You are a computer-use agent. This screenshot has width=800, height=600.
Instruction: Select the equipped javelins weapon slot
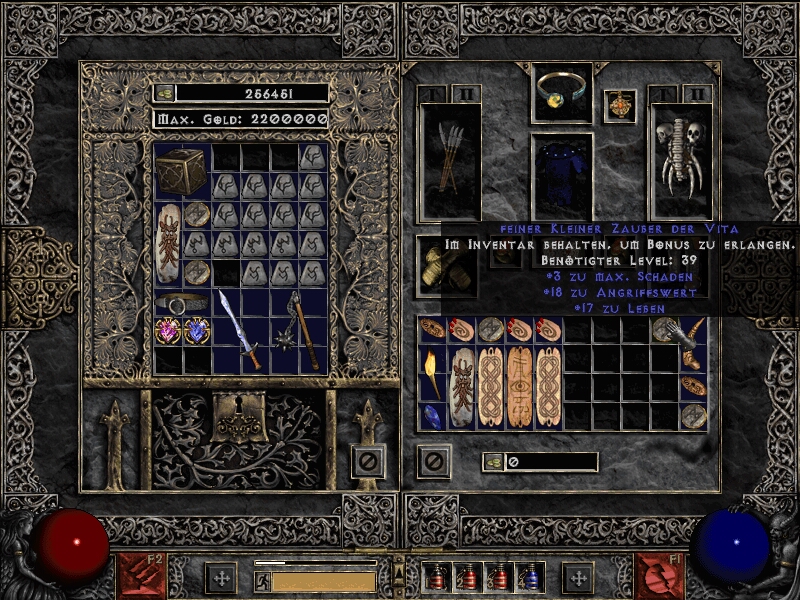(x=449, y=160)
